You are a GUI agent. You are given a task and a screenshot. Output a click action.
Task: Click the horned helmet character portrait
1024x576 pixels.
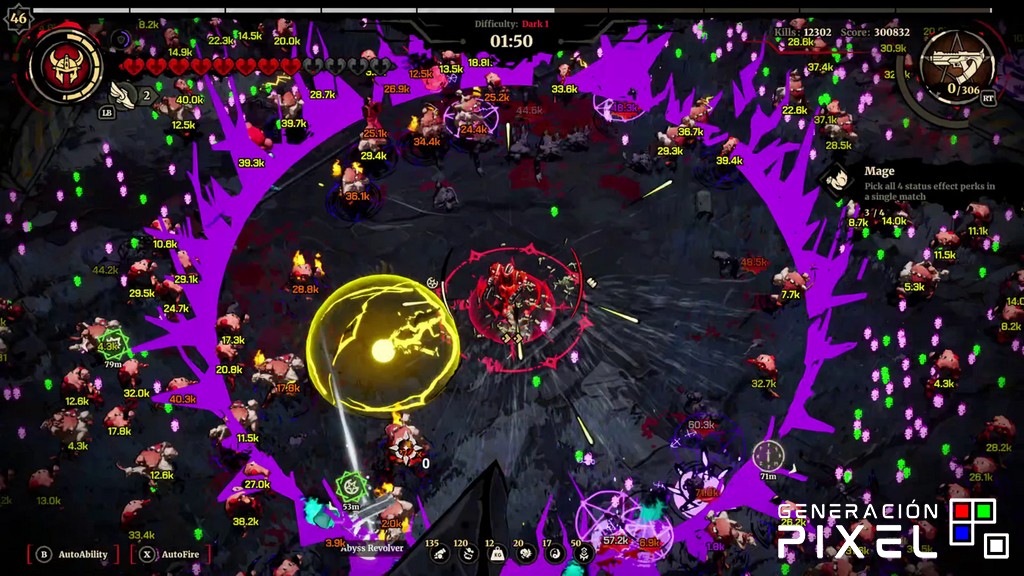65,65
